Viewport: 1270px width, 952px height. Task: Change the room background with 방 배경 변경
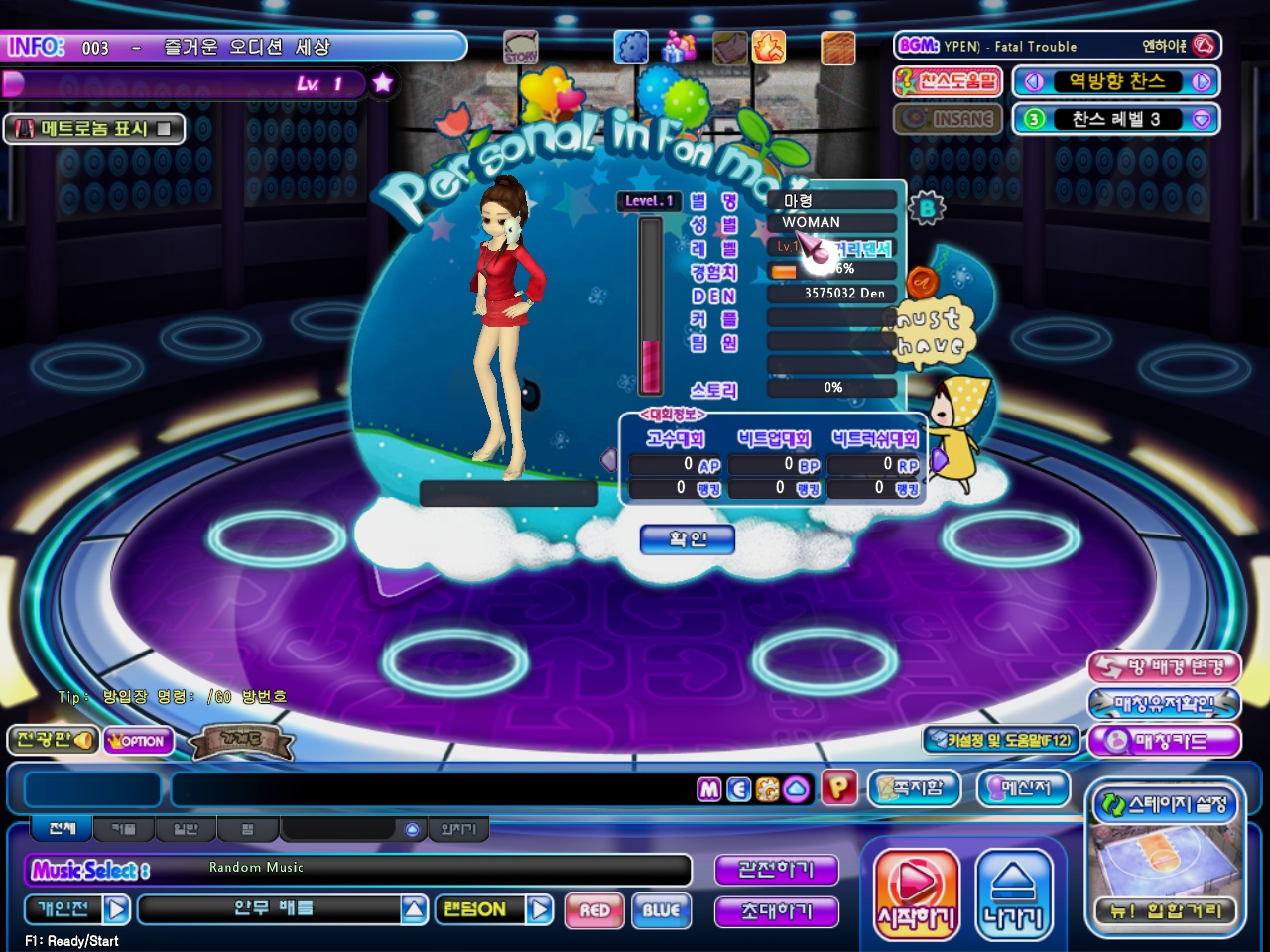pyautogui.click(x=1164, y=667)
